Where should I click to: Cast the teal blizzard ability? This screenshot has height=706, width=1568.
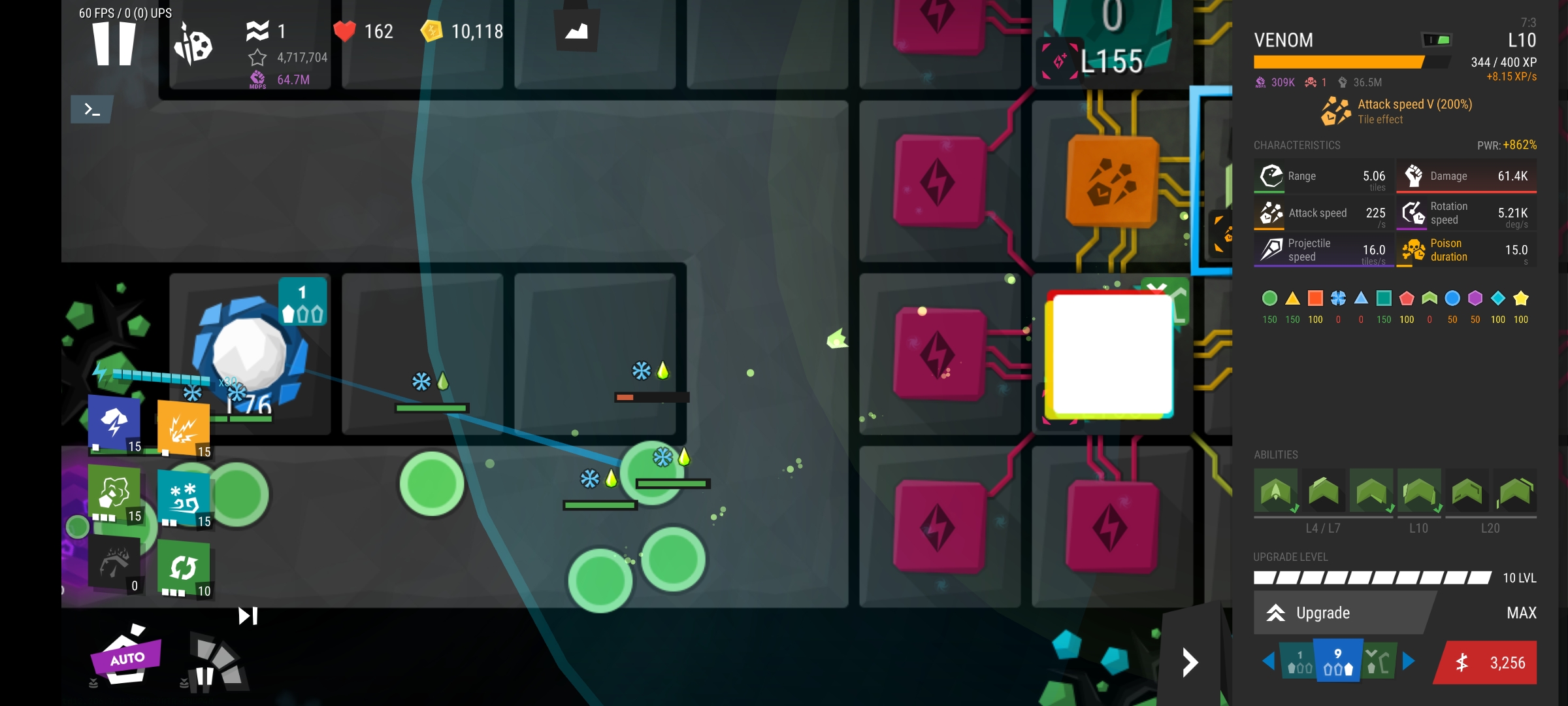point(184,499)
